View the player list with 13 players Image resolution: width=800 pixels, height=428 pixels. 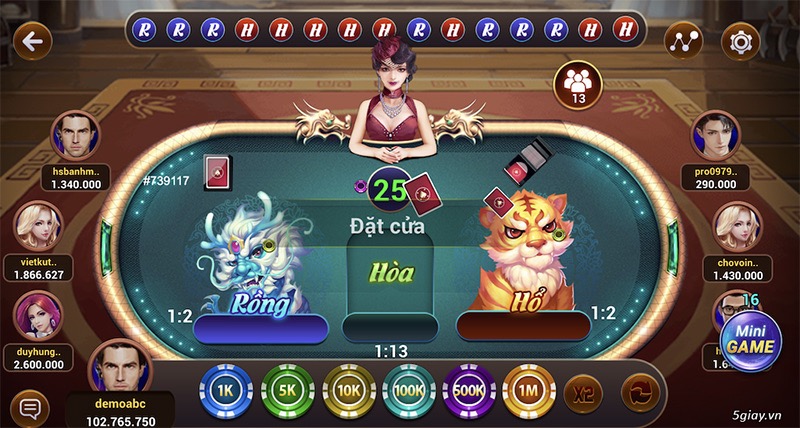pyautogui.click(x=577, y=83)
